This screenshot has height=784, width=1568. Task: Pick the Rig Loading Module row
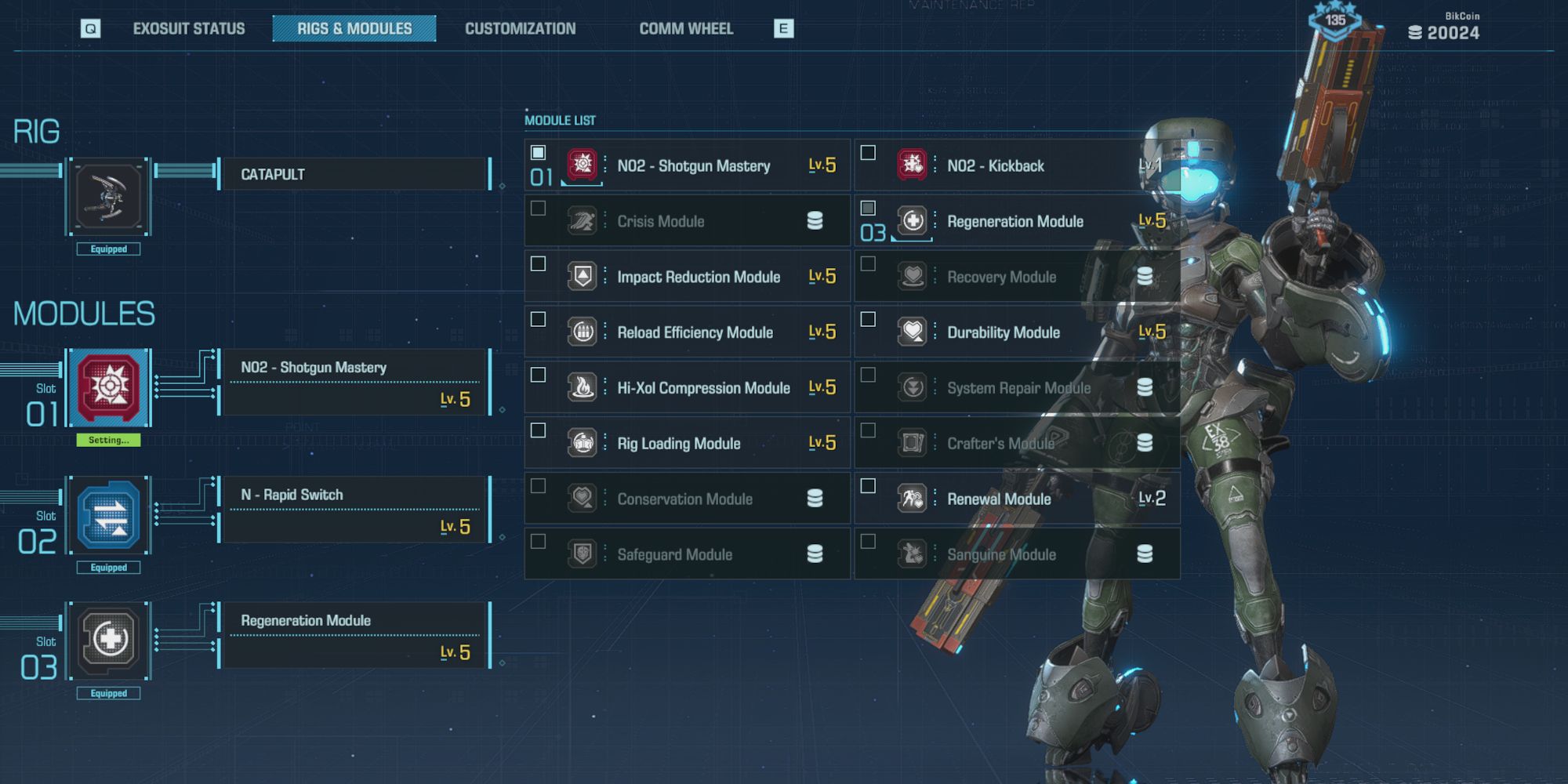(x=678, y=445)
